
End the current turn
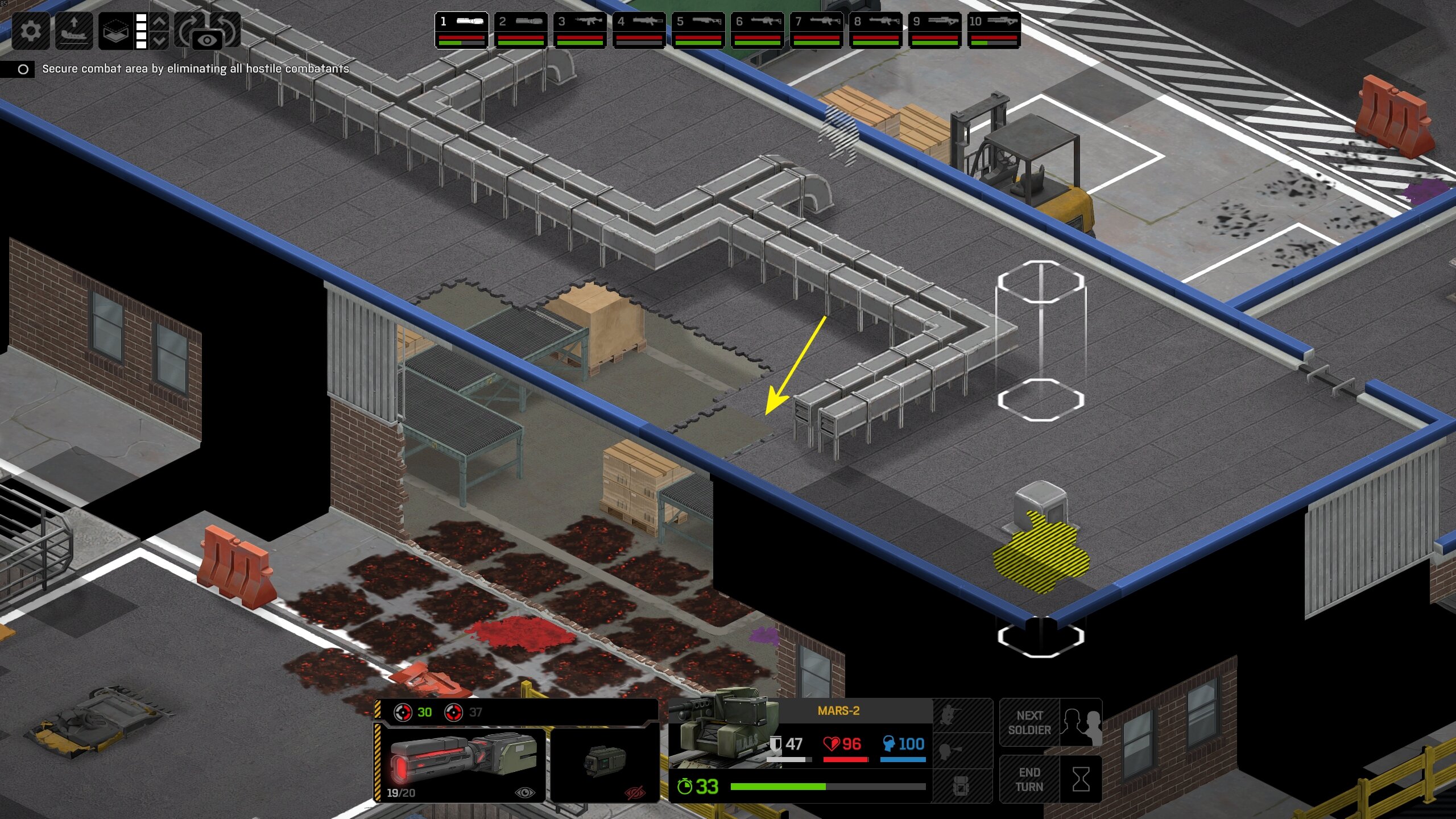click(1050, 780)
